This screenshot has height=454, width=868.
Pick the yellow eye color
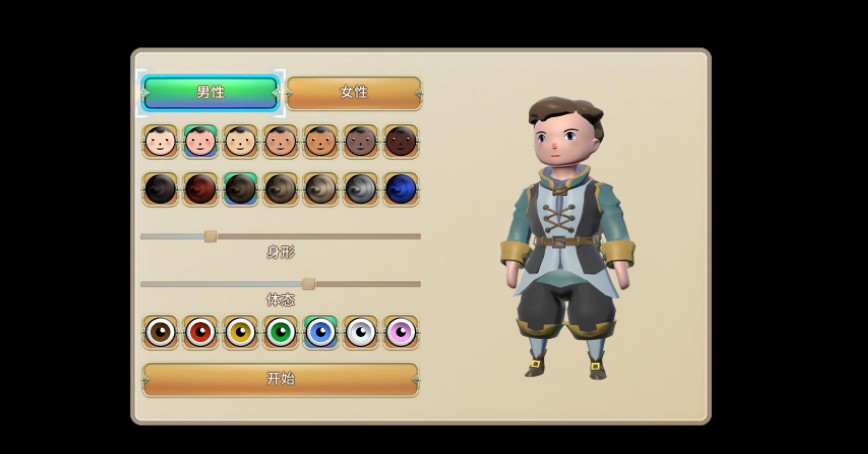pos(240,332)
